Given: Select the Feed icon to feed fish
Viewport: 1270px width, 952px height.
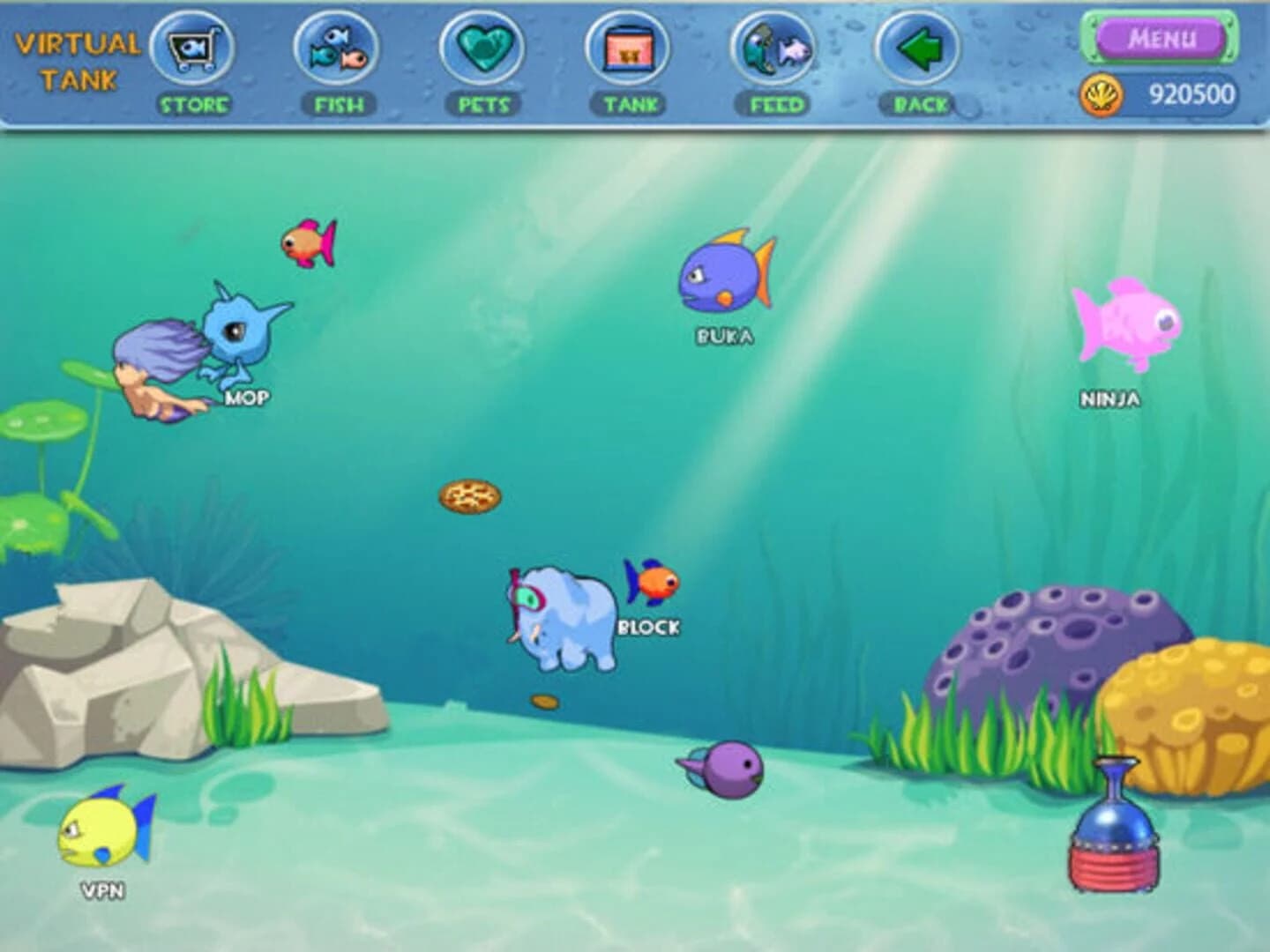Looking at the screenshot, I should click(x=772, y=48).
